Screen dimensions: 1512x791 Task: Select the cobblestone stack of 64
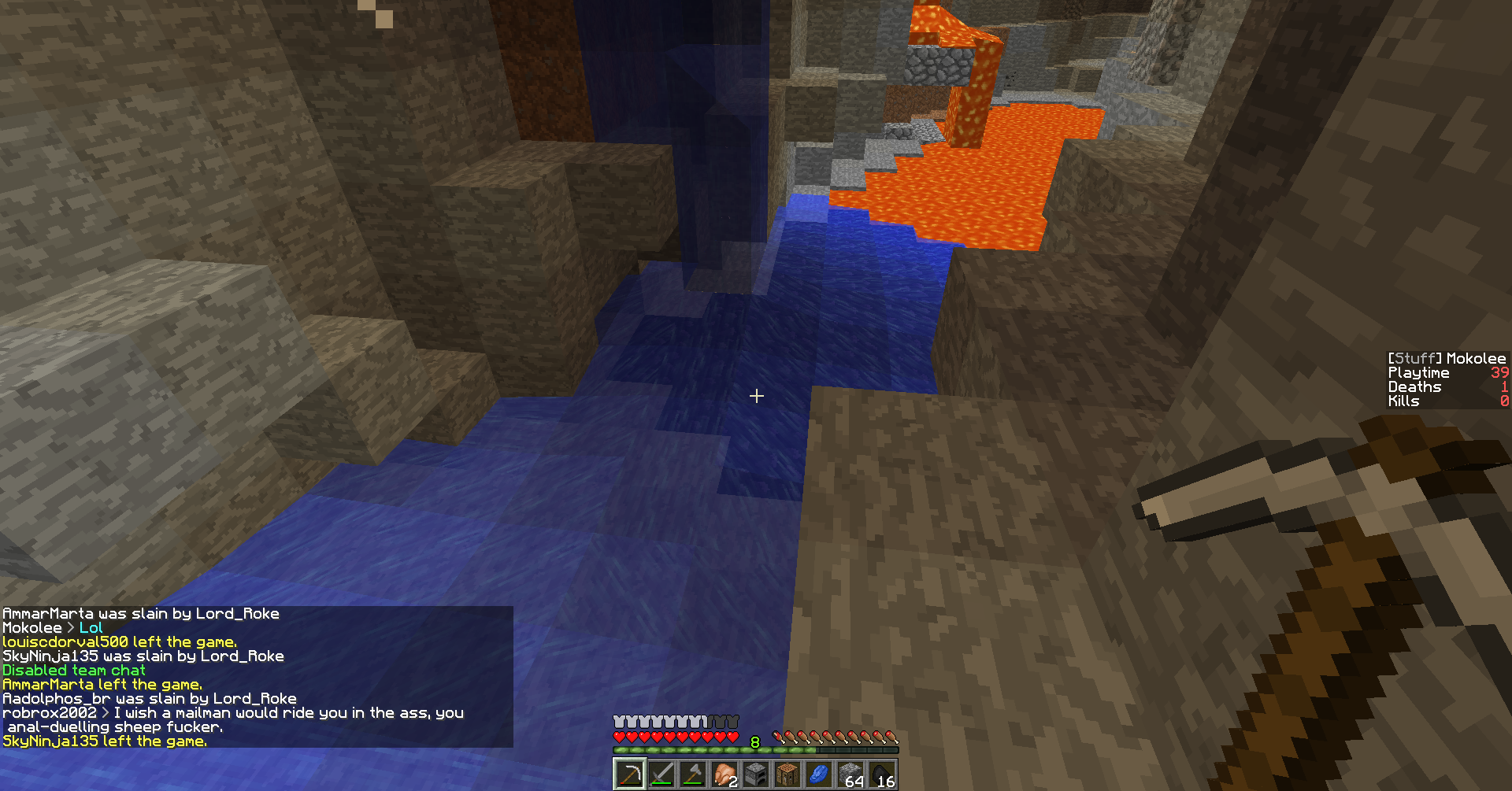click(x=850, y=774)
